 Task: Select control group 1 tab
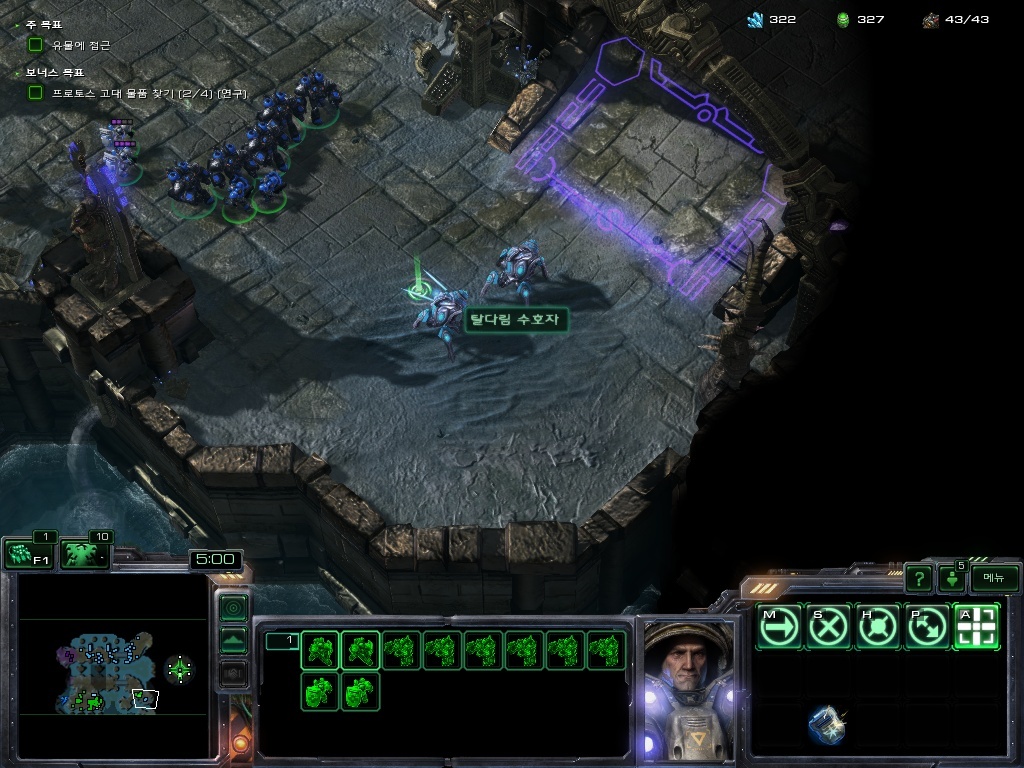[x=282, y=640]
